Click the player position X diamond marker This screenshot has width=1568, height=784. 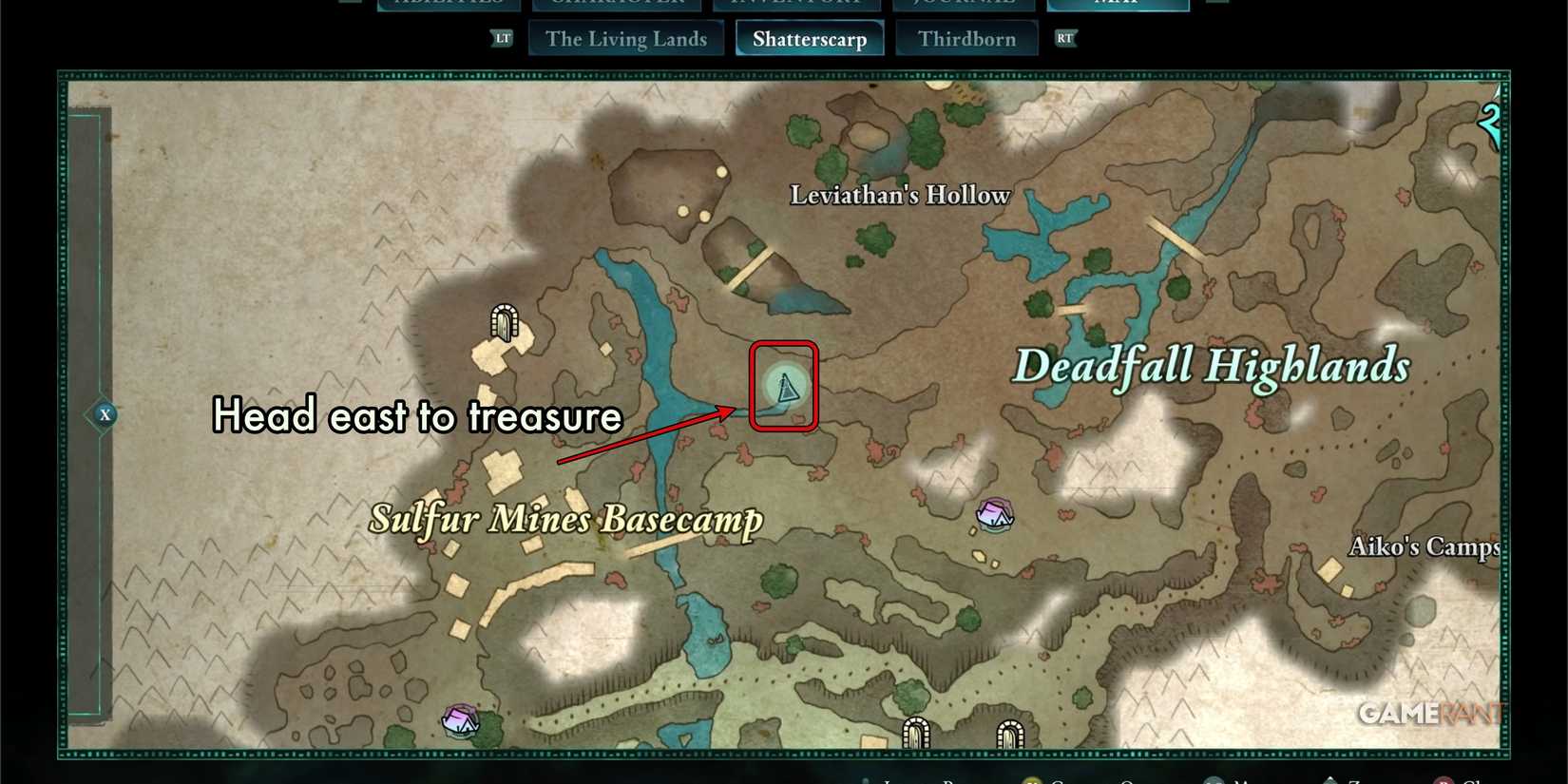105,414
